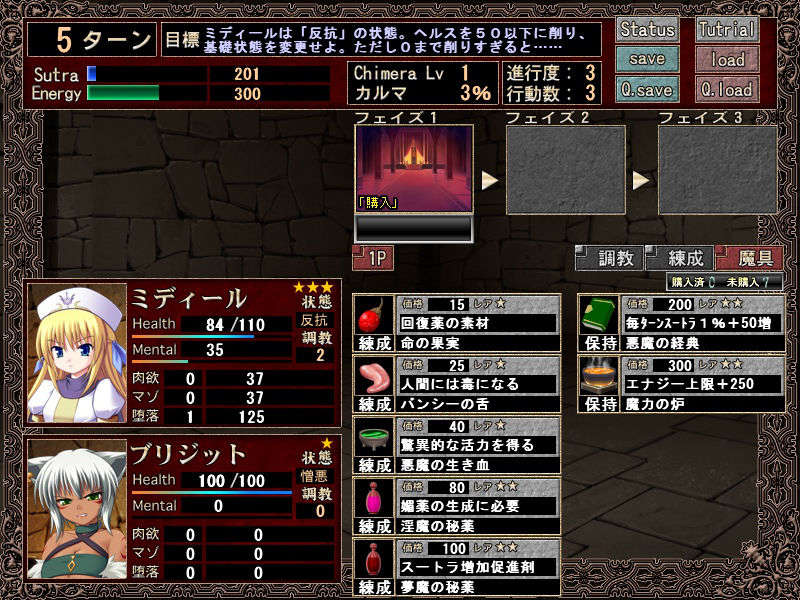Select the blonde character ミディール portrait
The height and width of the screenshot is (600, 800).
coord(77,340)
